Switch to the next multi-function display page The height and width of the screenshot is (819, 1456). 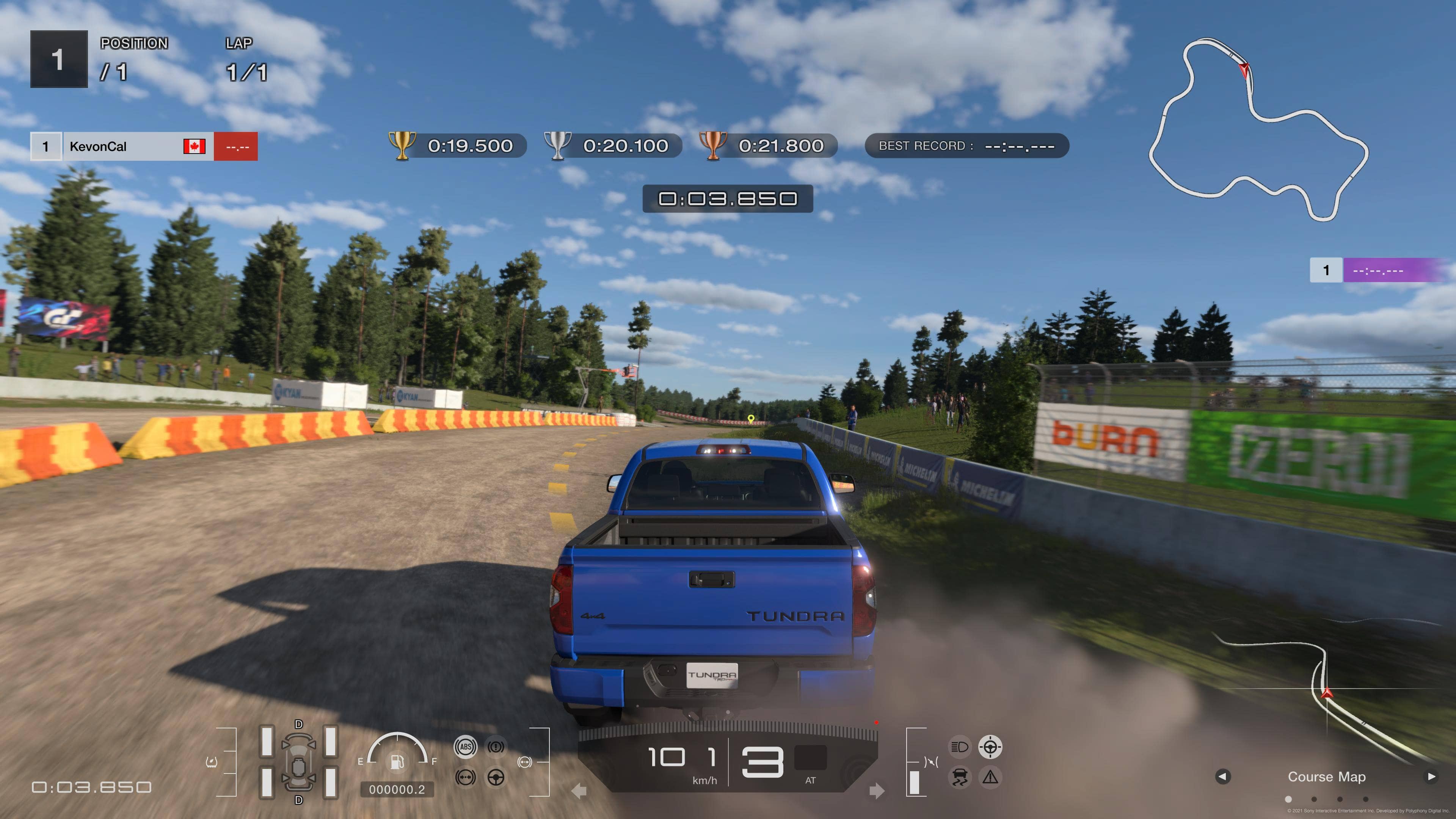point(1431,777)
